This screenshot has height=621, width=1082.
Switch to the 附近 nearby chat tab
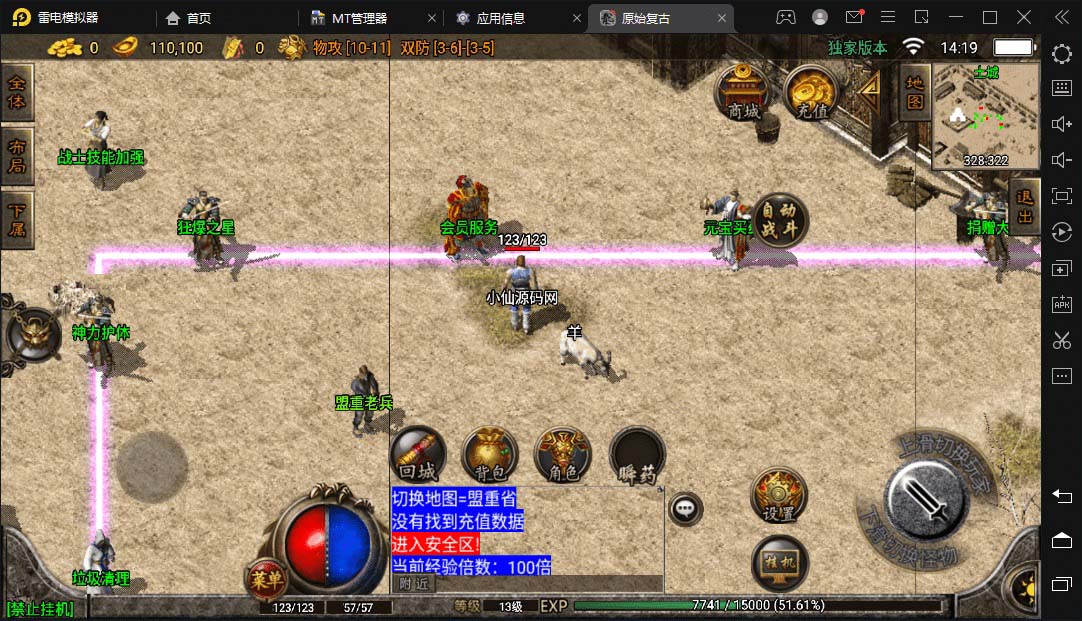(x=413, y=584)
